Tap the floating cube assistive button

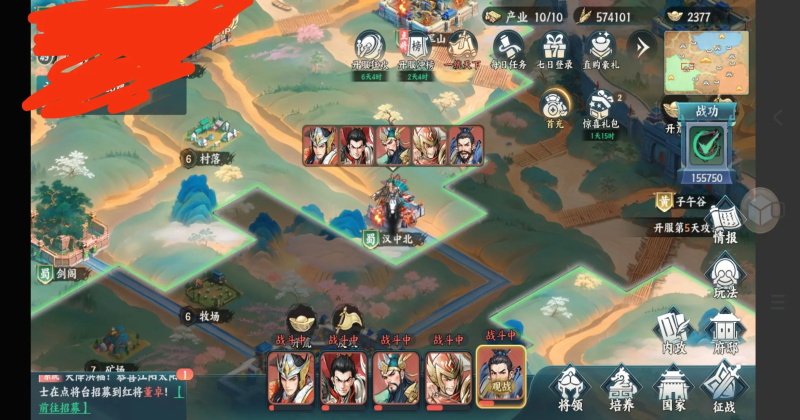pyautogui.click(x=763, y=210)
